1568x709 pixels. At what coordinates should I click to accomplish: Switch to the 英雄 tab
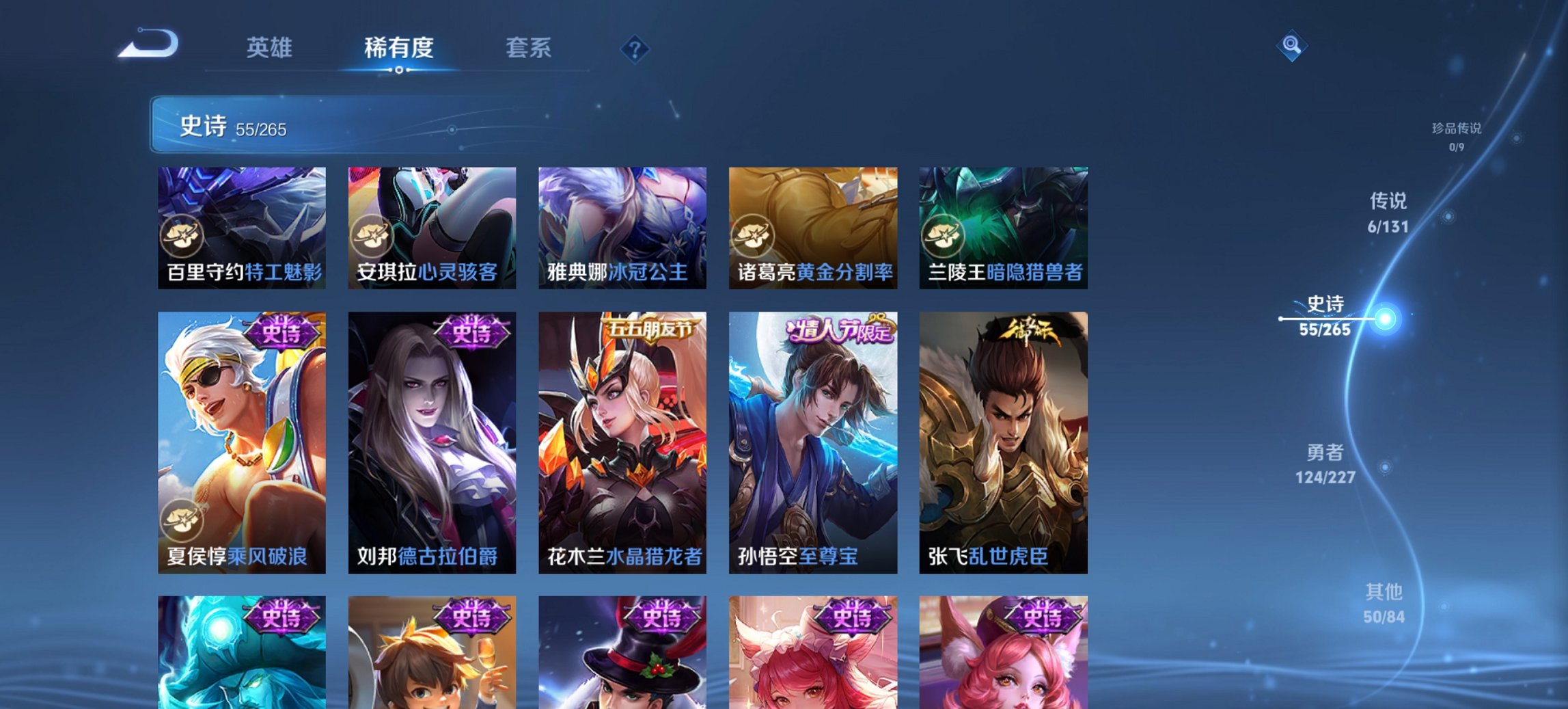(x=271, y=48)
